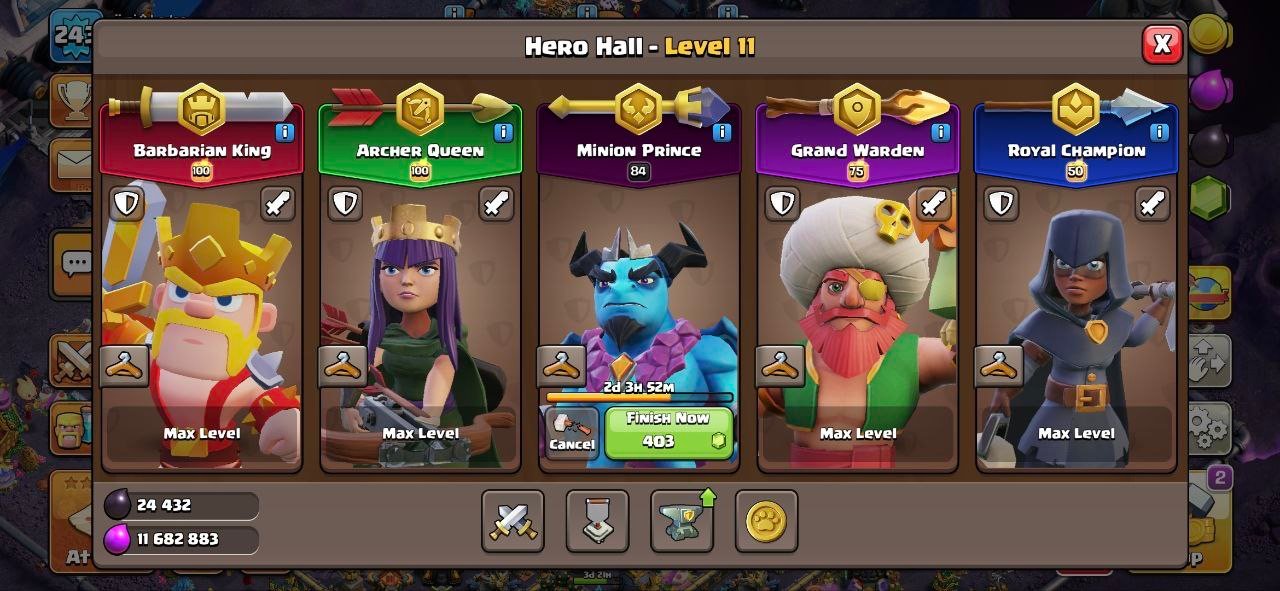
Task: Change the Barbarian King's skin via hanger button
Action: pyautogui.click(x=125, y=366)
